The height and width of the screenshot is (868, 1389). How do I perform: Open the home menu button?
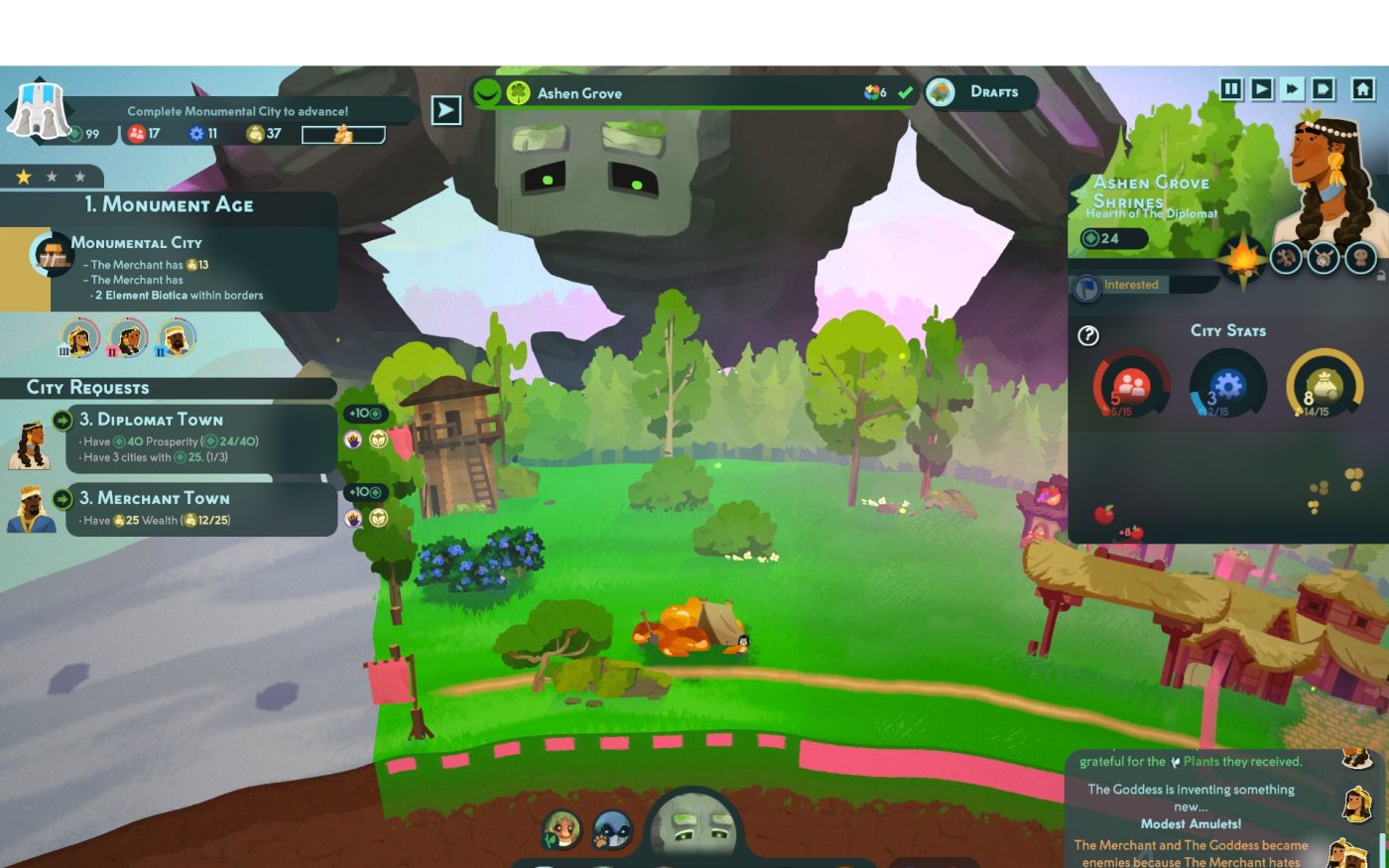tap(1363, 89)
